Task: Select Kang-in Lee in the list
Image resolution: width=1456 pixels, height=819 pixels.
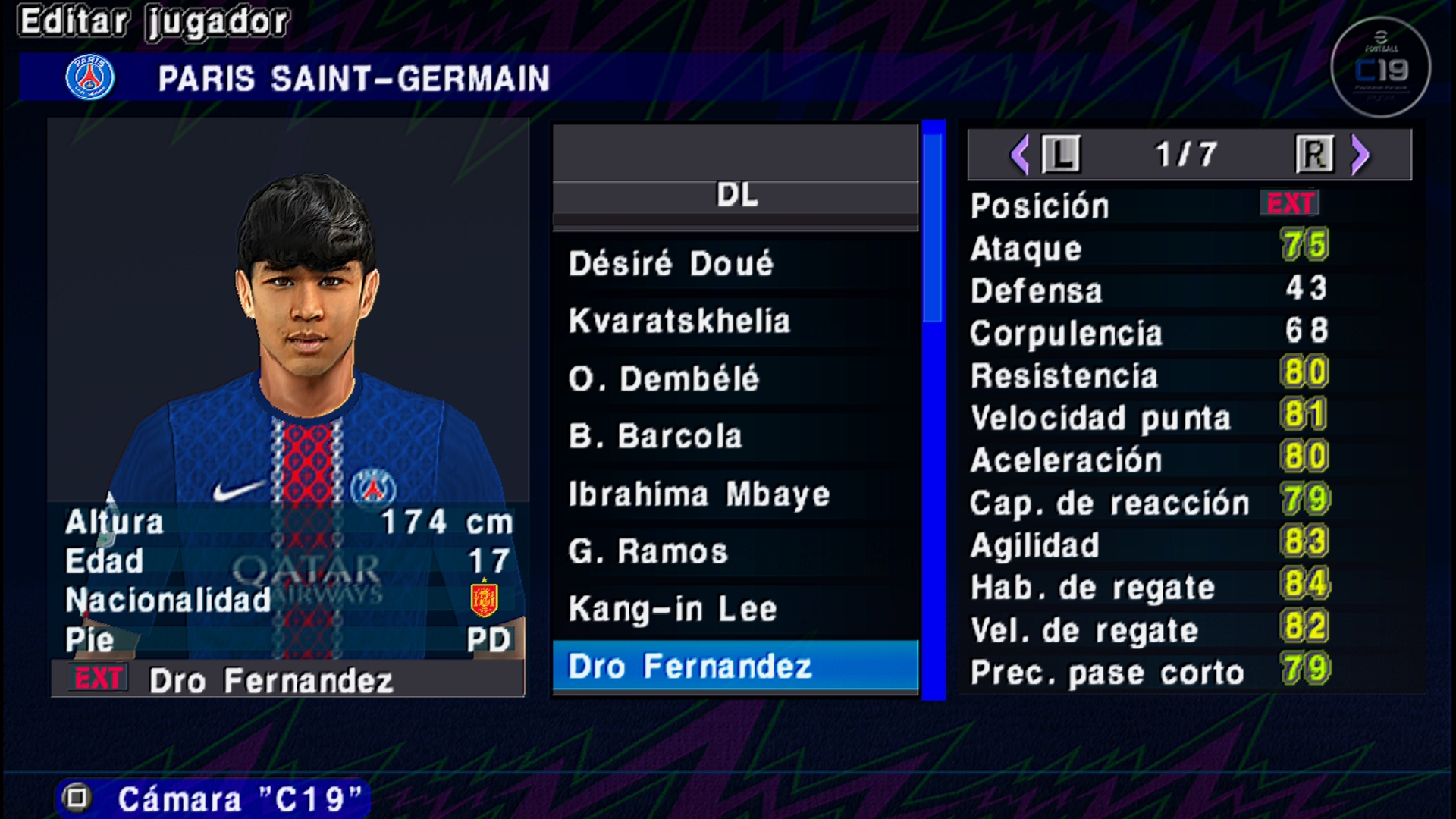Action: click(x=734, y=609)
